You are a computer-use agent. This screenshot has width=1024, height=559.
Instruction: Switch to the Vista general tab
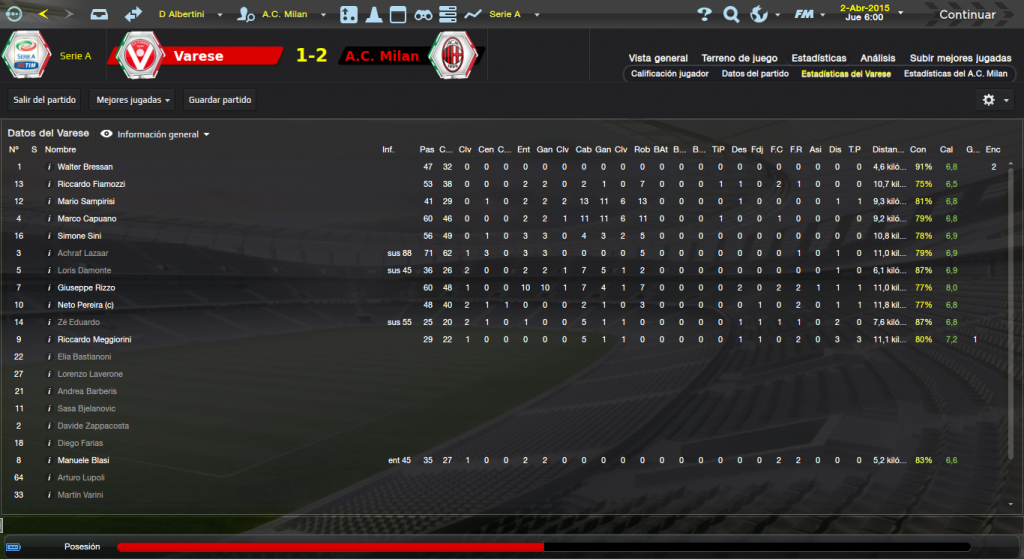click(658, 58)
